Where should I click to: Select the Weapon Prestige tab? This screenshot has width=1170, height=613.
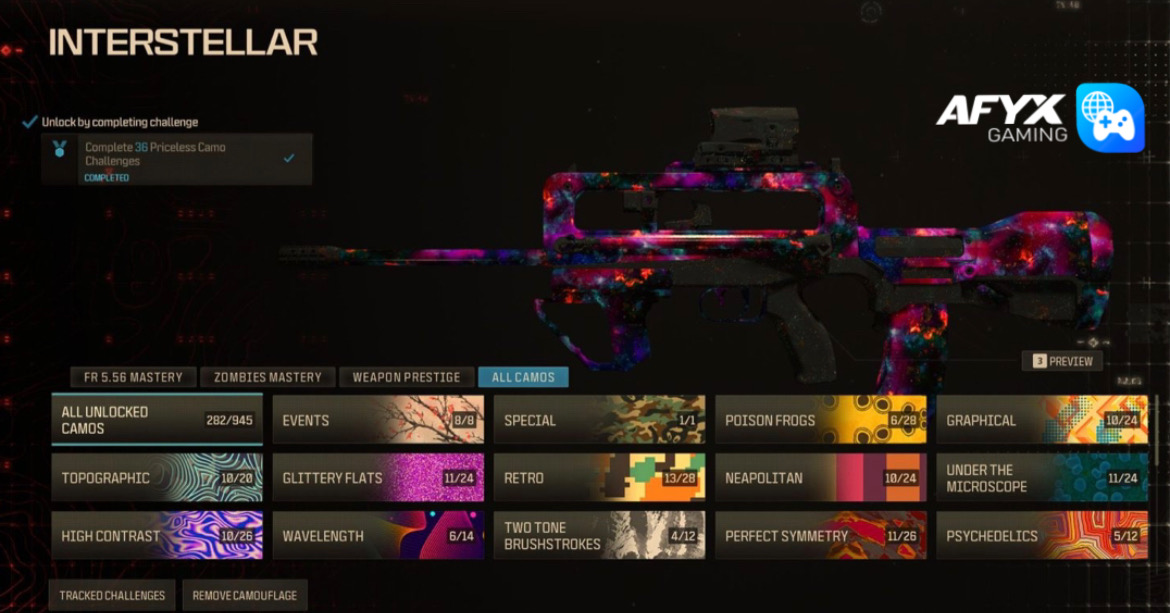(x=406, y=377)
